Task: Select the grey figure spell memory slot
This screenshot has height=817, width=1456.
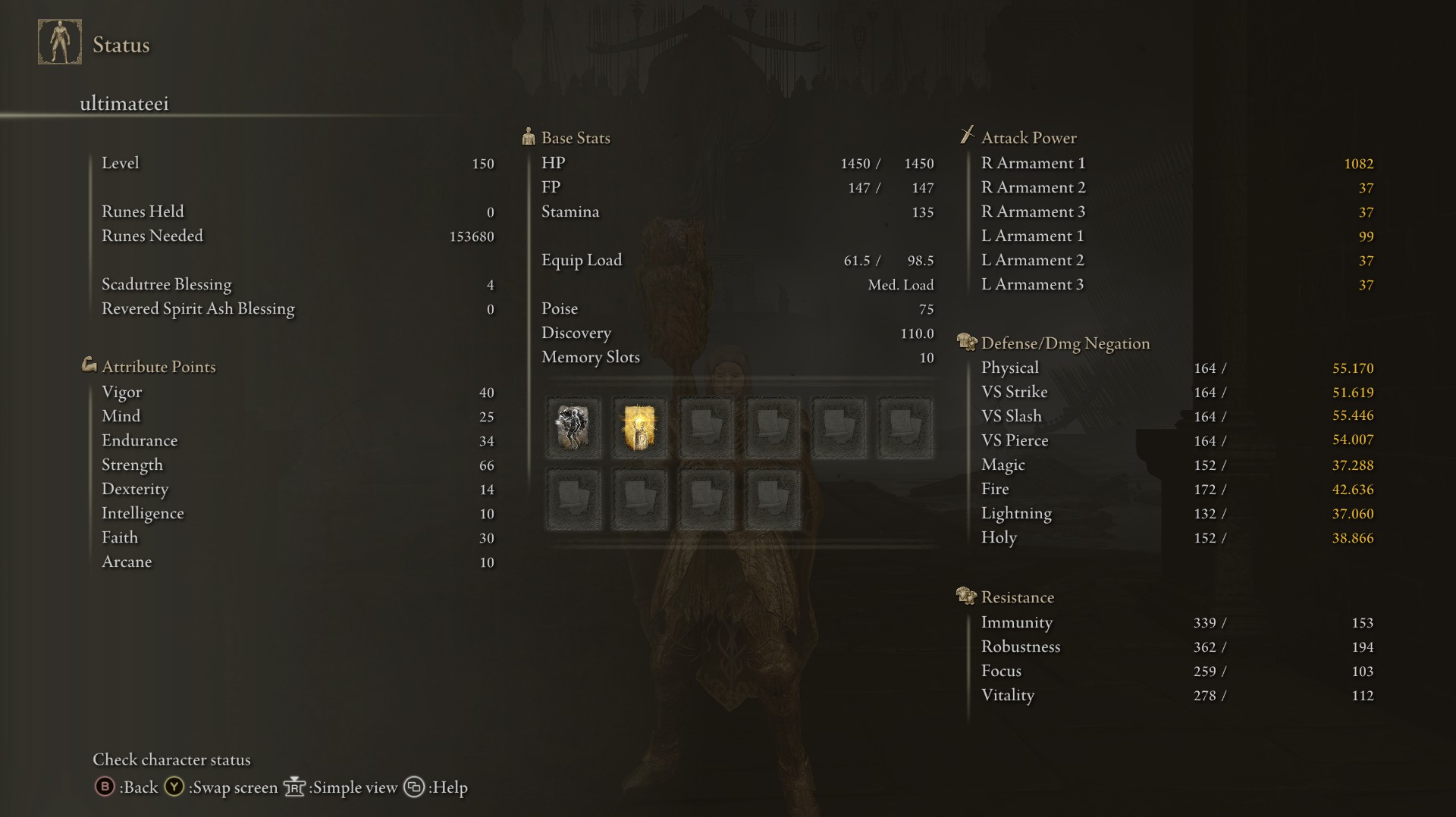Action: coord(573,428)
